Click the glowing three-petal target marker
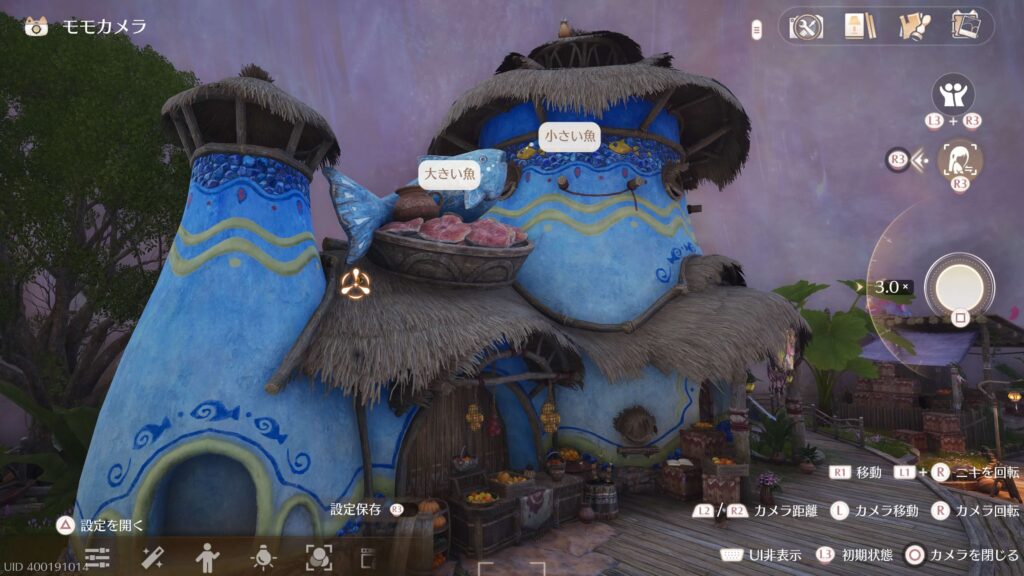Image resolution: width=1024 pixels, height=576 pixels. pyautogui.click(x=355, y=284)
